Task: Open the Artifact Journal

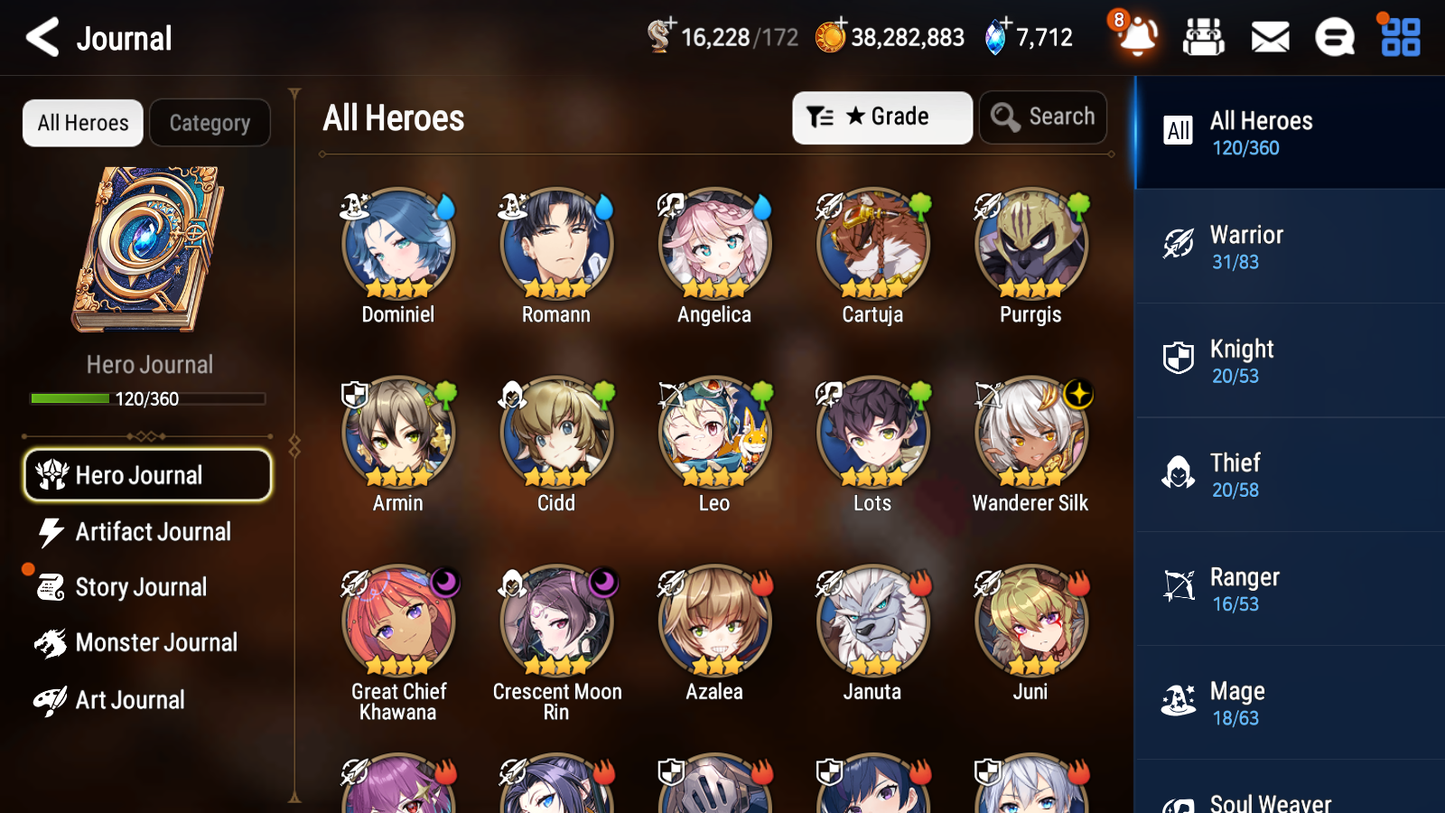Action: coord(152,532)
